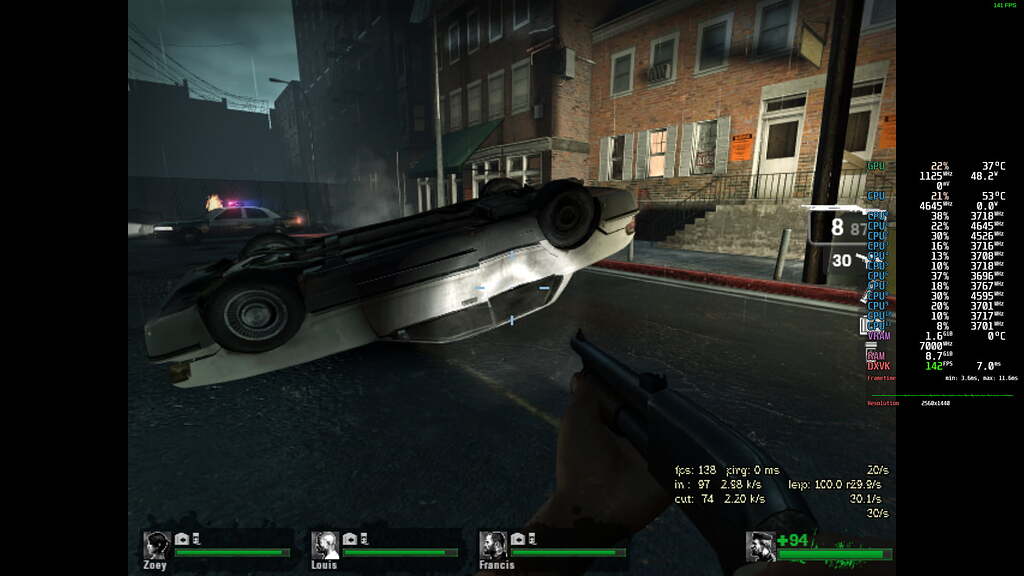Click Louis's first aid kit icon
Image resolution: width=1024 pixels, height=576 pixels.
pyautogui.click(x=350, y=539)
